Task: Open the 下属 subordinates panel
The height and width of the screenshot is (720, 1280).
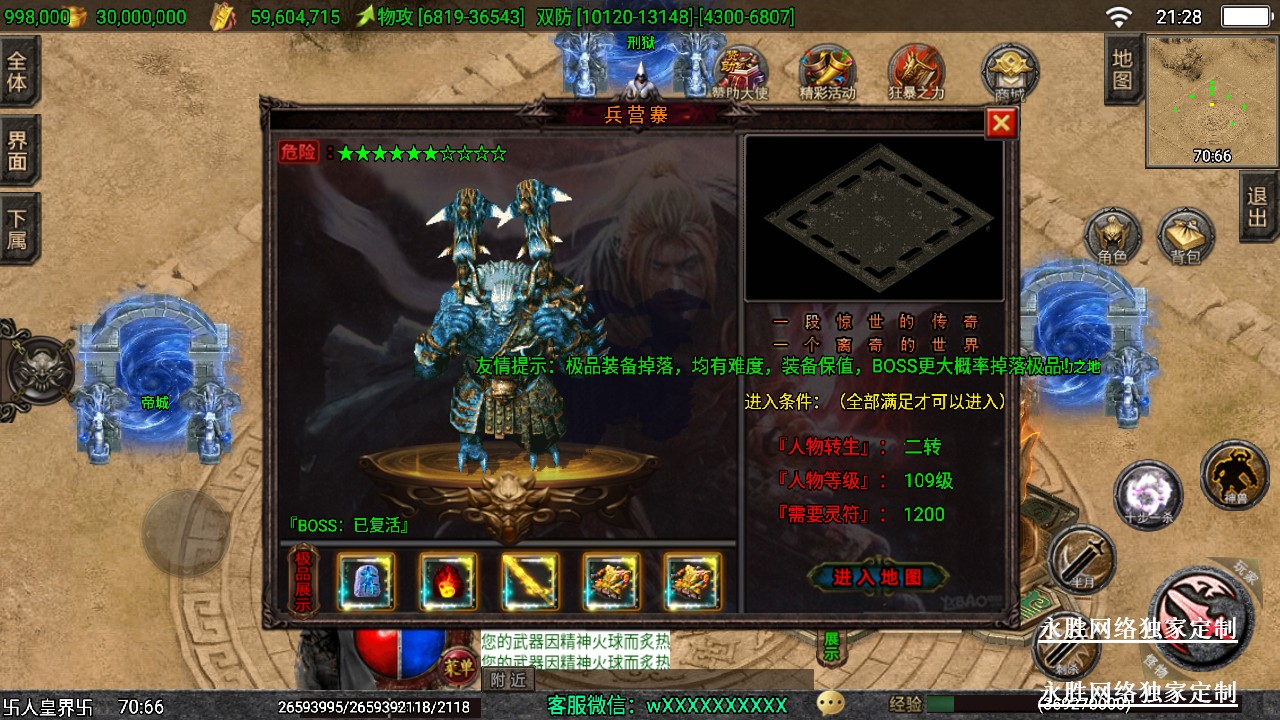Action: click(x=18, y=229)
